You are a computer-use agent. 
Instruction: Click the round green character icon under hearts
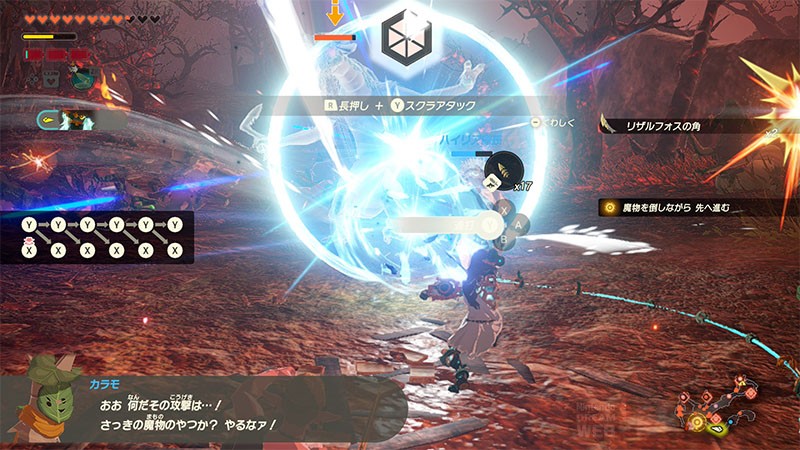pyautogui.click(x=80, y=76)
